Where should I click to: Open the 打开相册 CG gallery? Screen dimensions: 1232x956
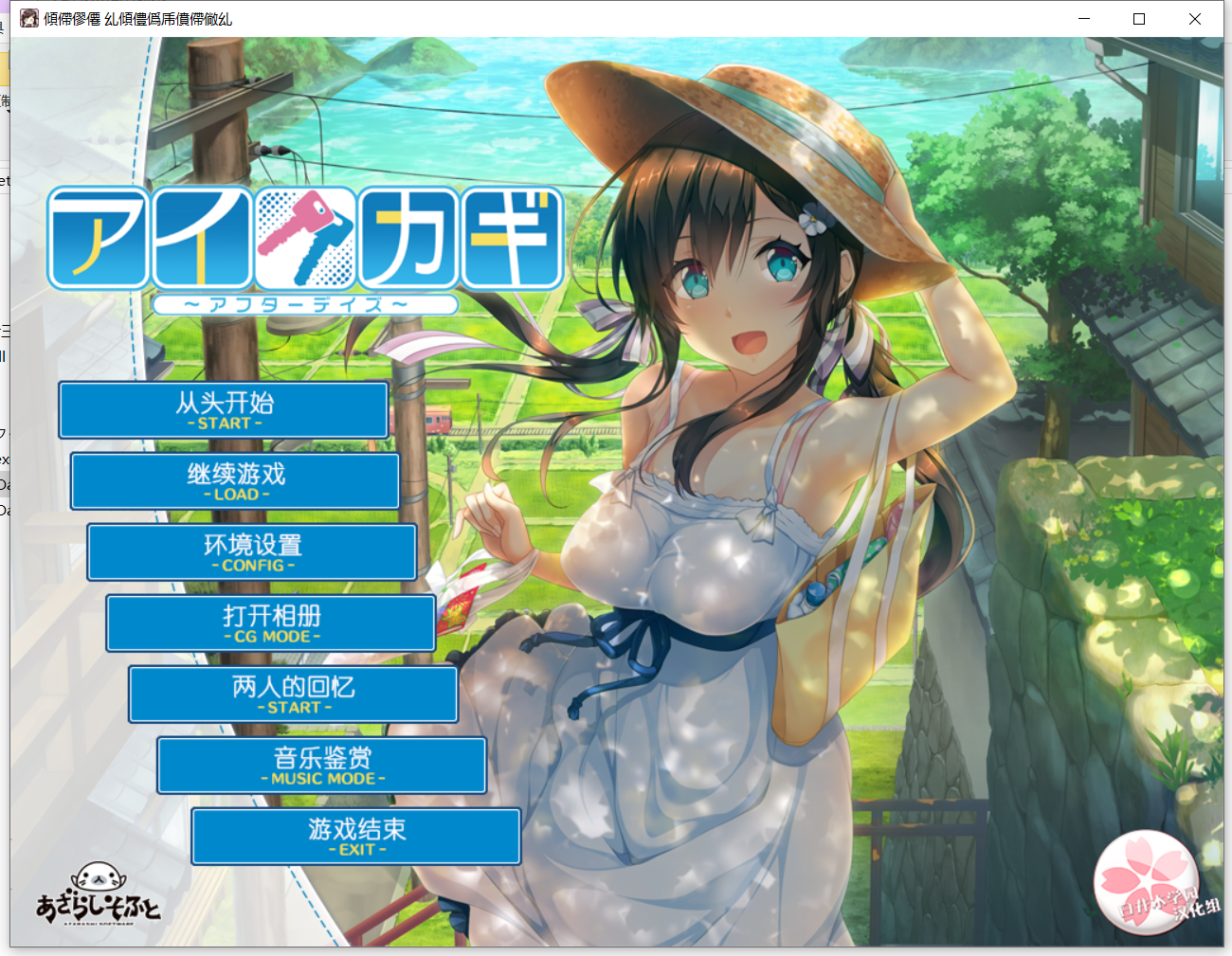(x=270, y=622)
